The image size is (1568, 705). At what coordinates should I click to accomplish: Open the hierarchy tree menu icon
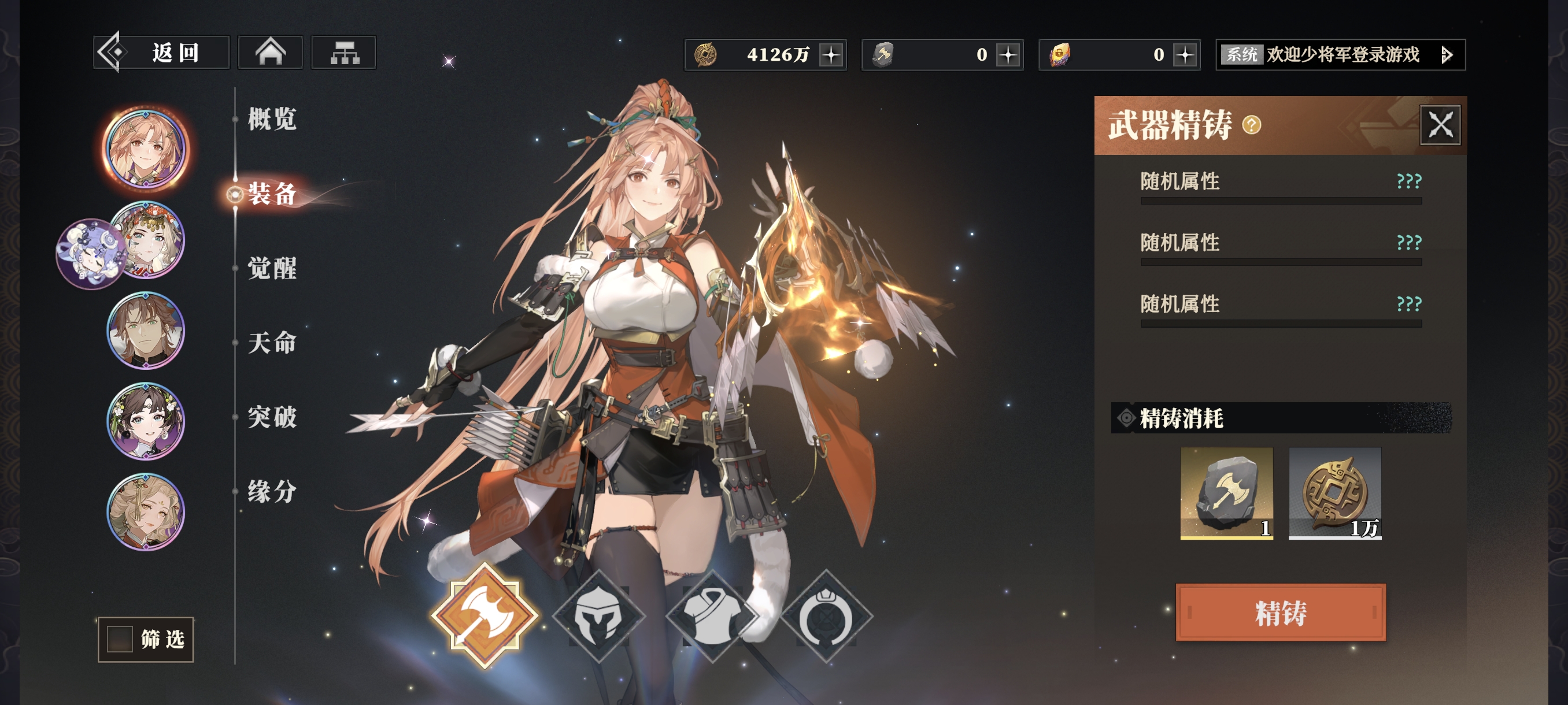point(344,53)
